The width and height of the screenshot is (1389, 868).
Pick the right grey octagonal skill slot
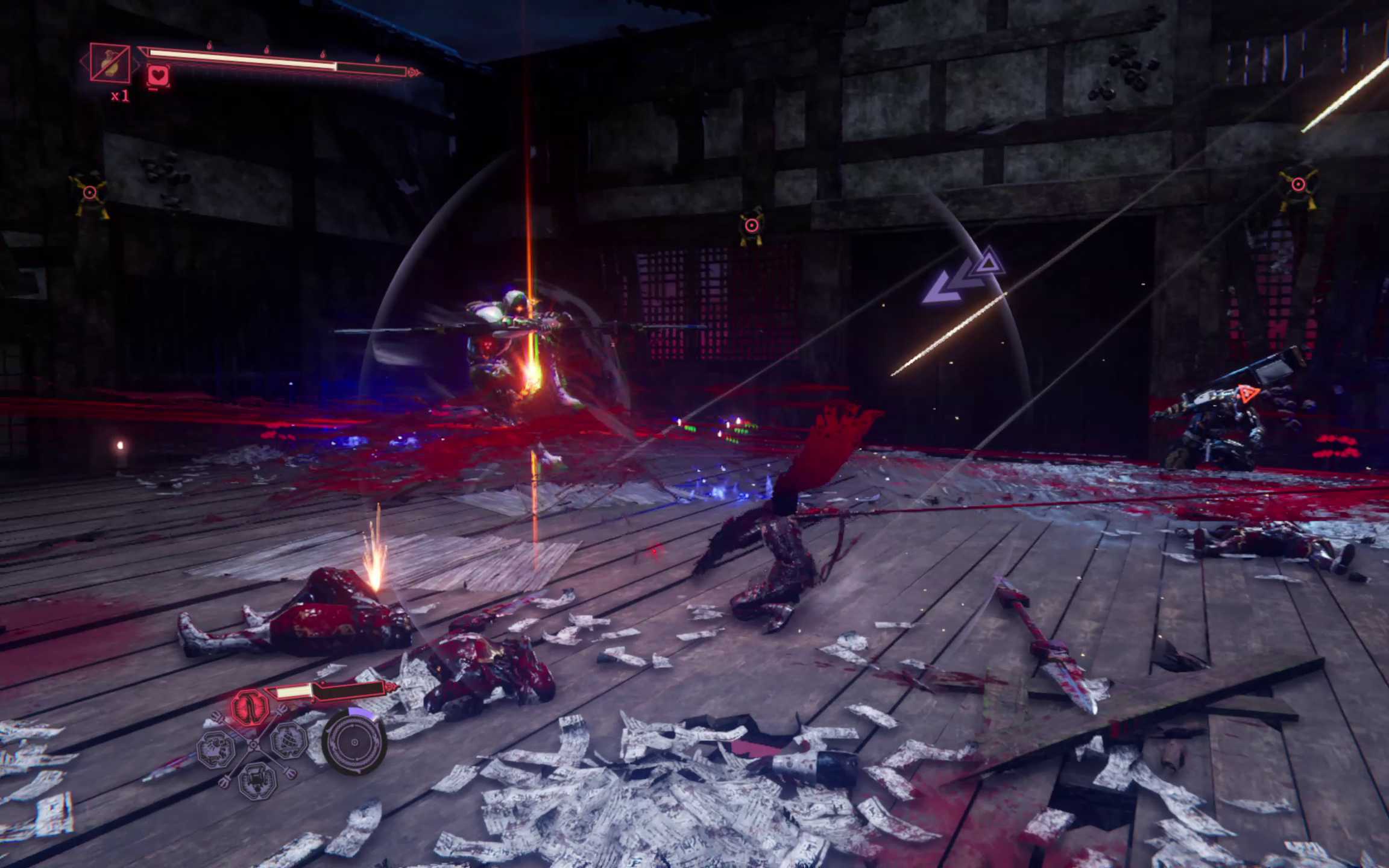coord(289,740)
